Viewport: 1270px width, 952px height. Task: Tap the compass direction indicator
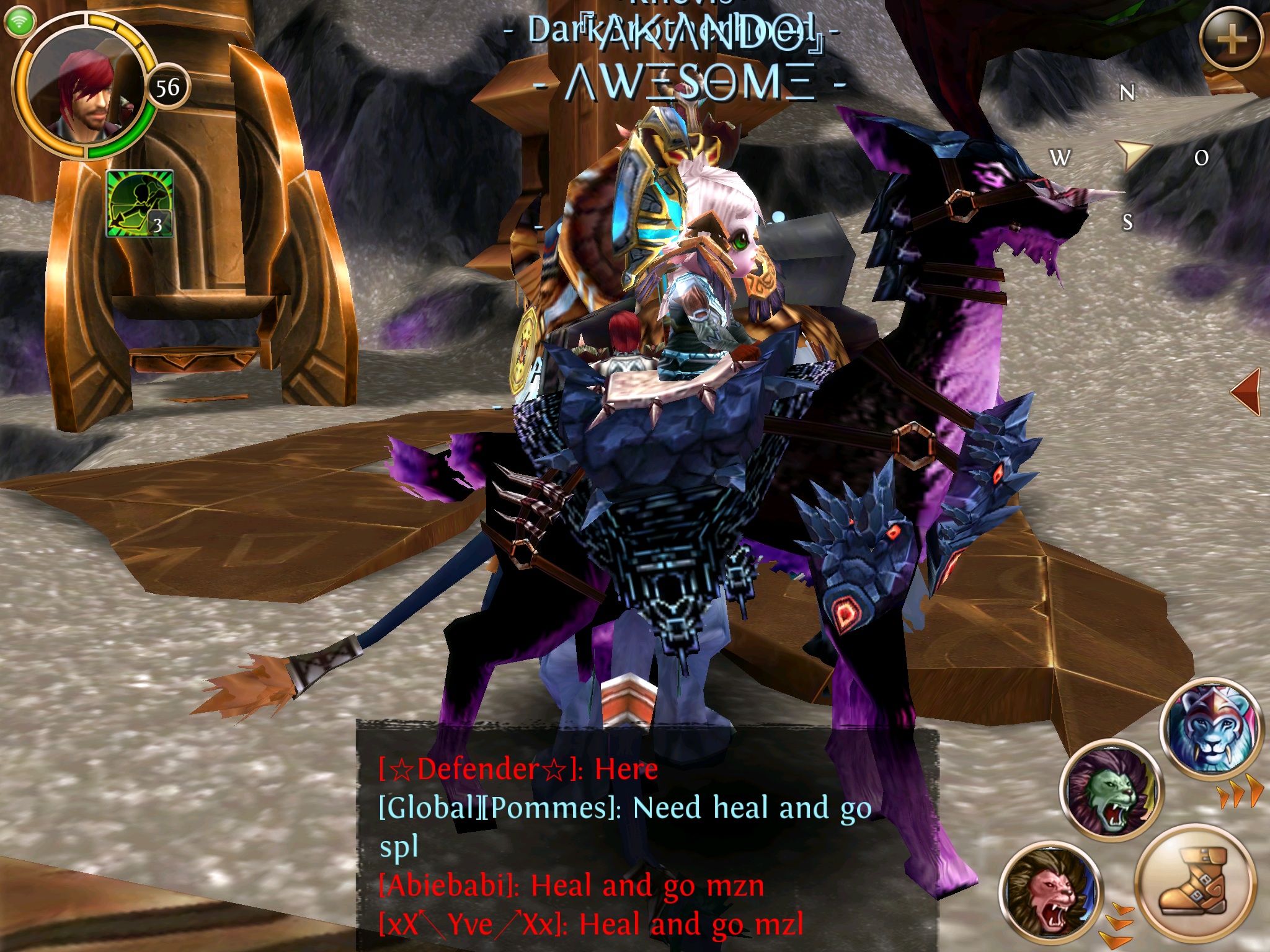click(x=1131, y=155)
